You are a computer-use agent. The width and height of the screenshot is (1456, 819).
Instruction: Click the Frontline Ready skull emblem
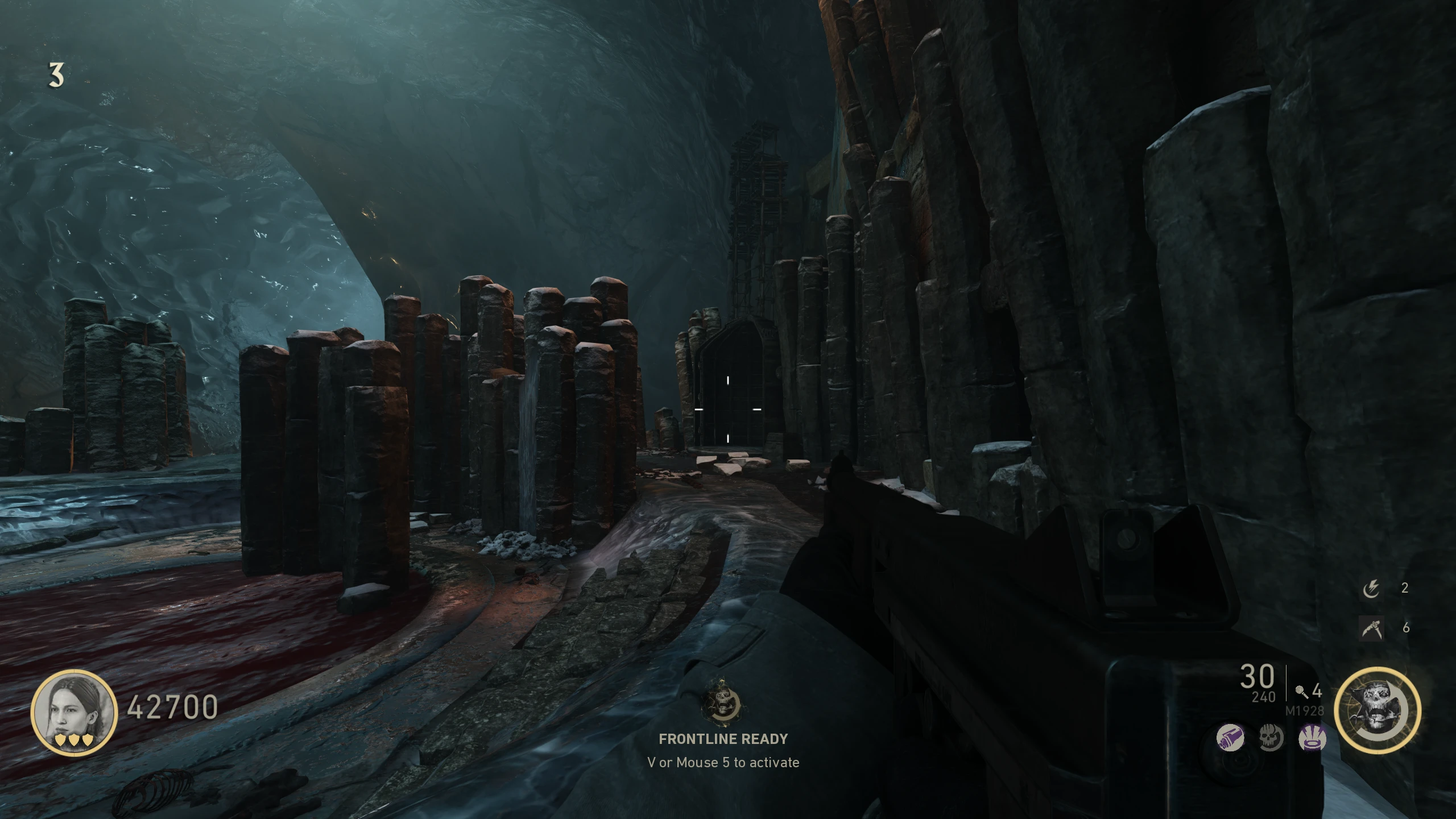pyautogui.click(x=722, y=700)
